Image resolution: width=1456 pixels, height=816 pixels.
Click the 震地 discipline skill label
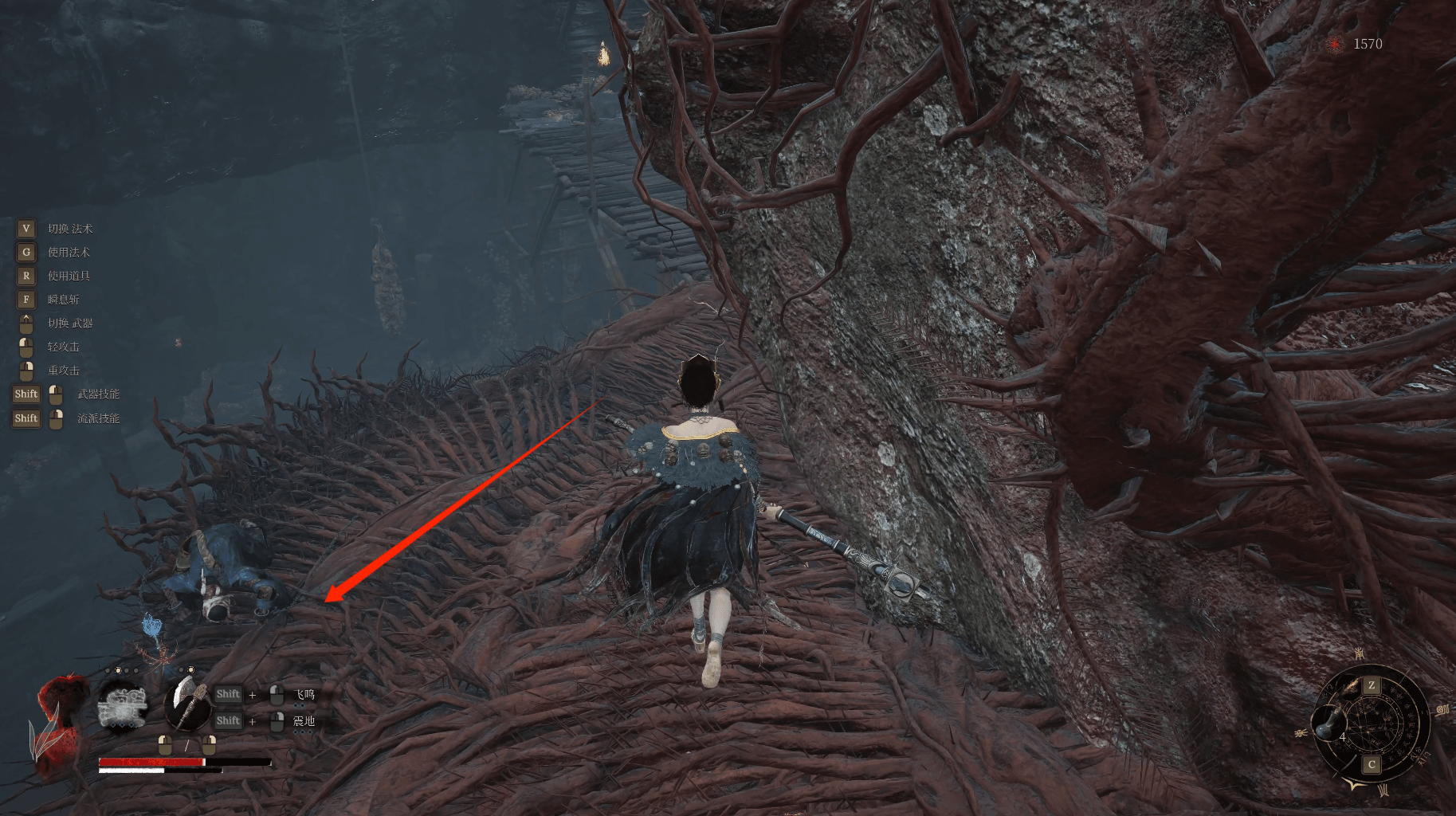pyautogui.click(x=304, y=721)
